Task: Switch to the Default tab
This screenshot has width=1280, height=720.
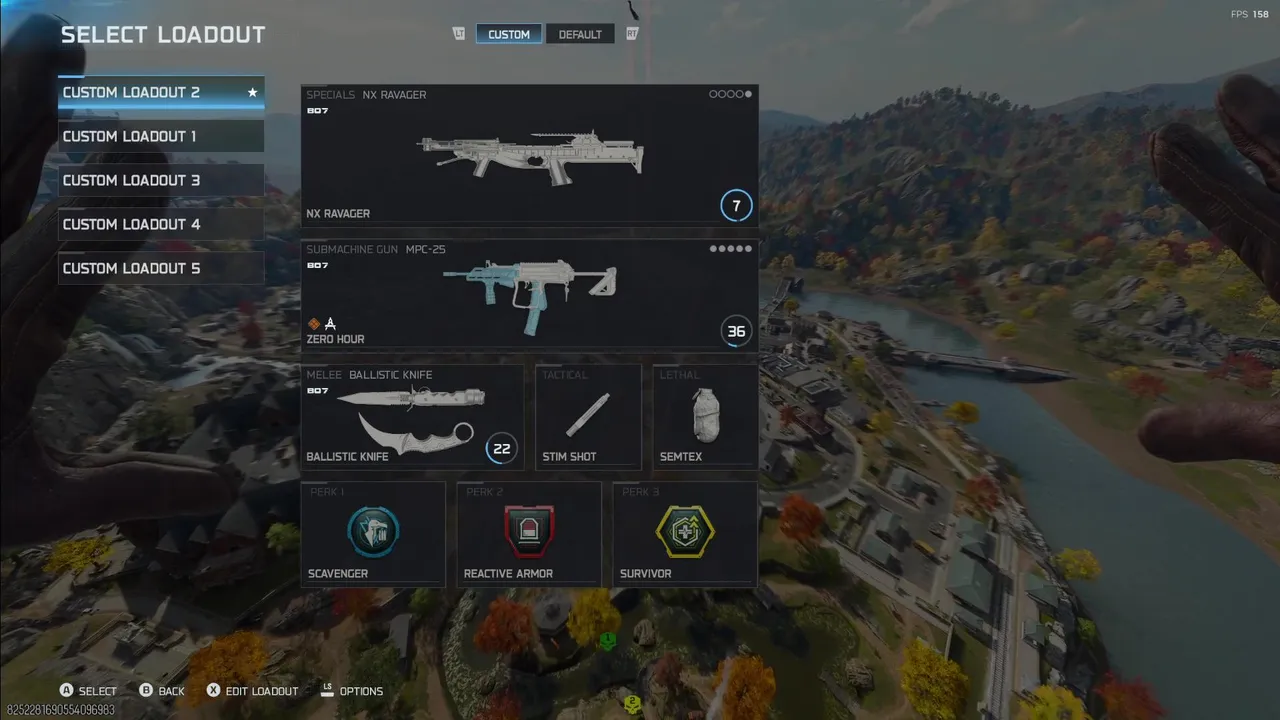Action: (x=580, y=34)
